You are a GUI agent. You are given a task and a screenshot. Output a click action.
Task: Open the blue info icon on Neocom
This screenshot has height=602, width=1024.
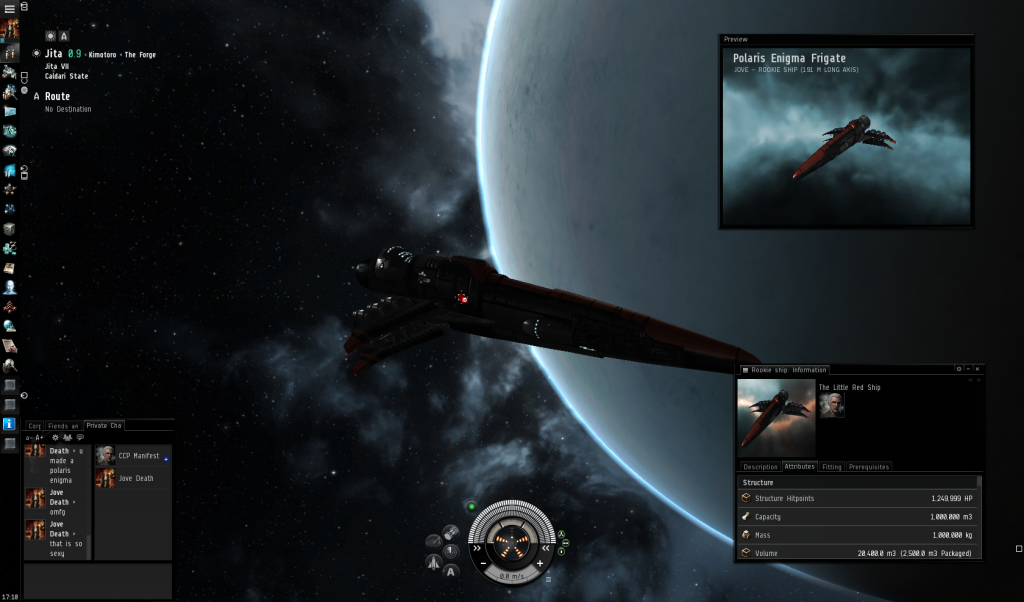[x=10, y=424]
